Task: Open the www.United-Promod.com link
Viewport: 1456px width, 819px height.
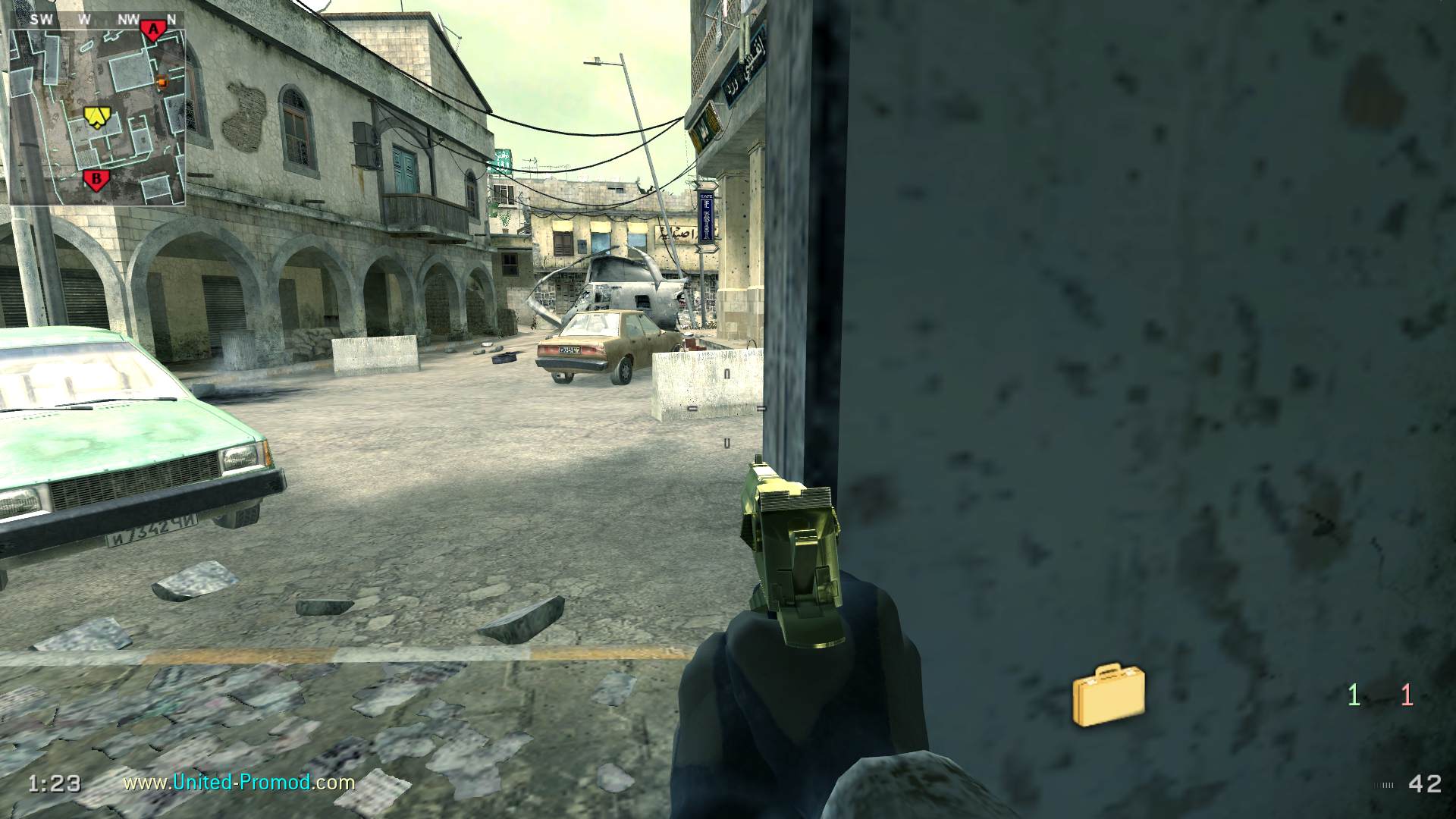Action: [x=239, y=782]
